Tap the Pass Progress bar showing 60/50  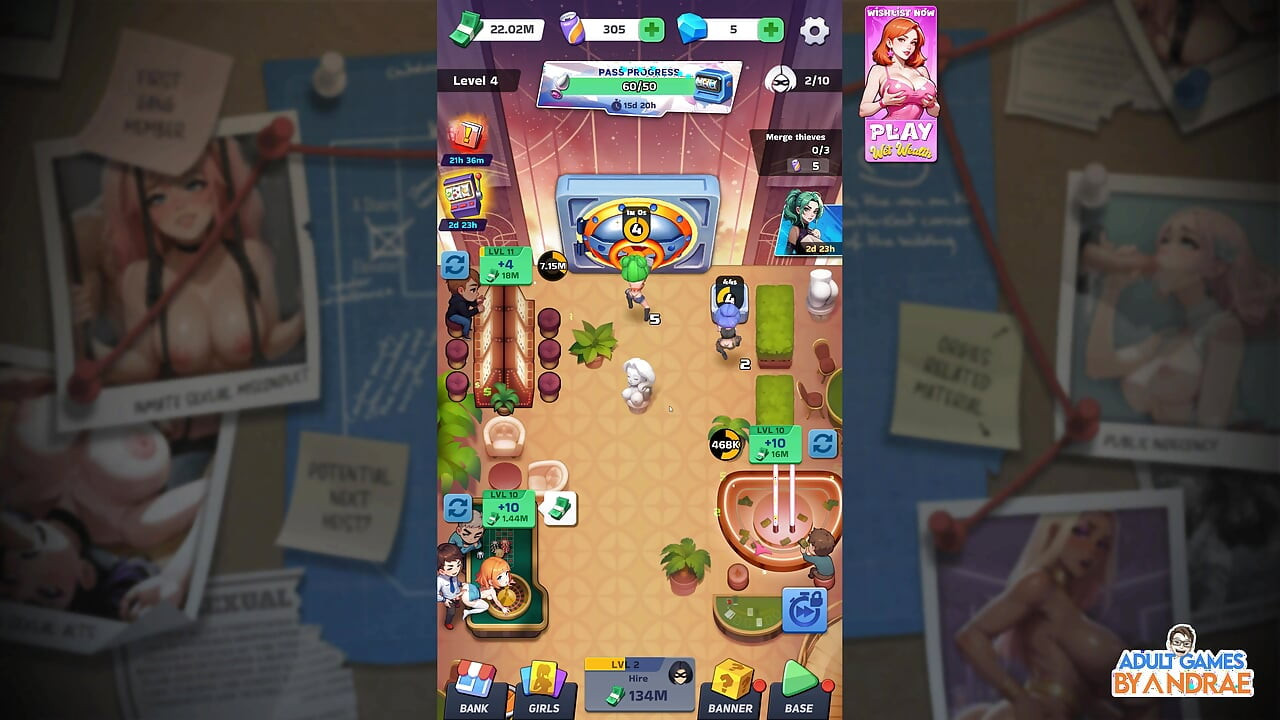pyautogui.click(x=639, y=87)
